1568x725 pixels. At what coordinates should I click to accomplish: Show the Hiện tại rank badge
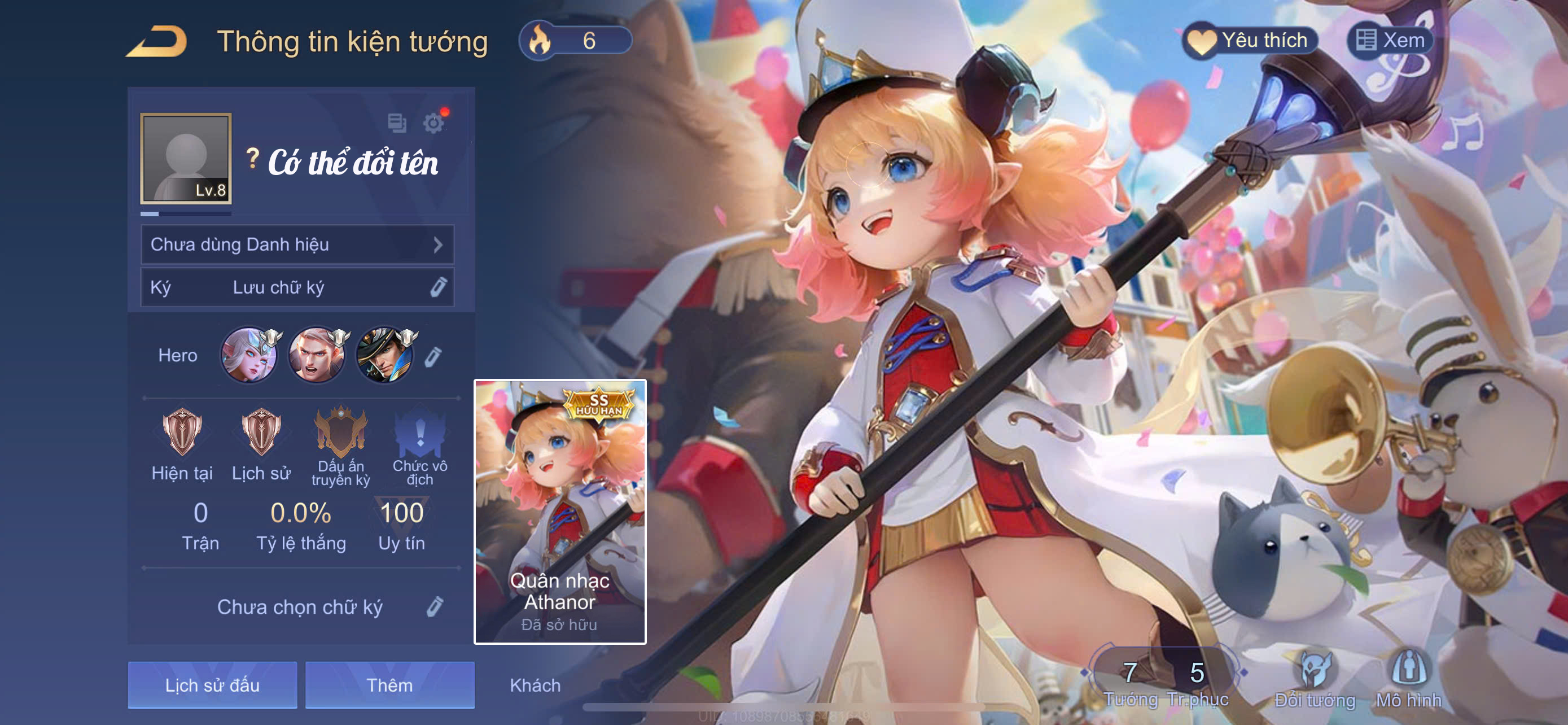(x=182, y=433)
